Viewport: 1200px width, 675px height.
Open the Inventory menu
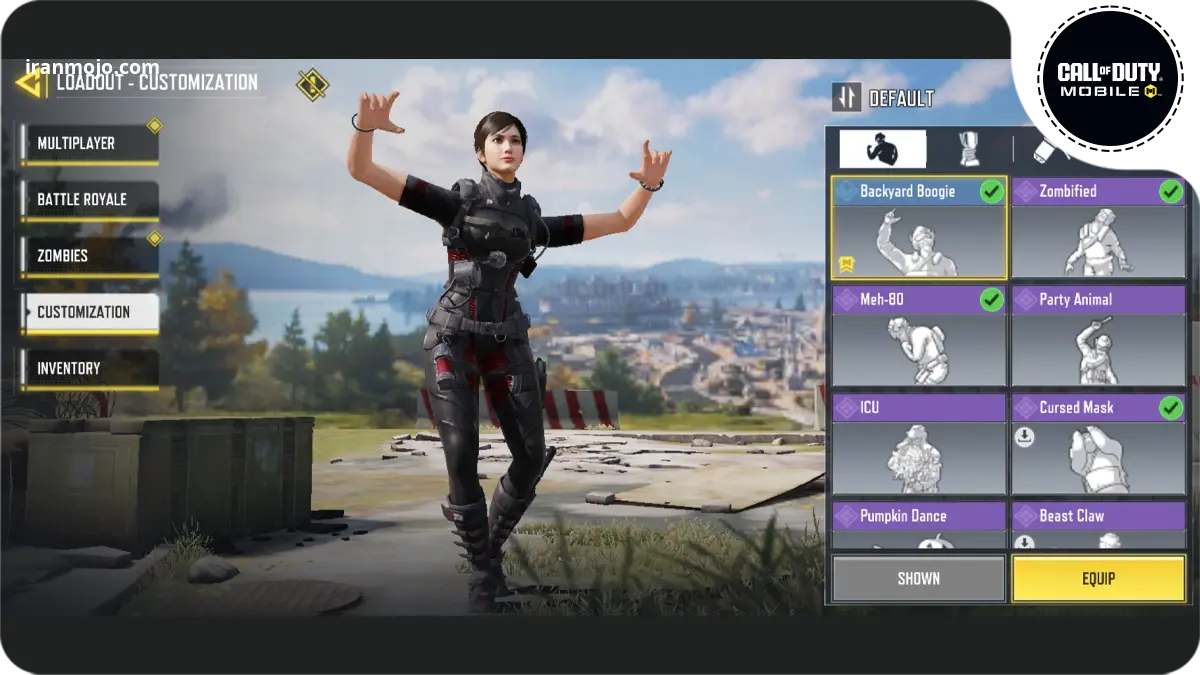point(89,368)
